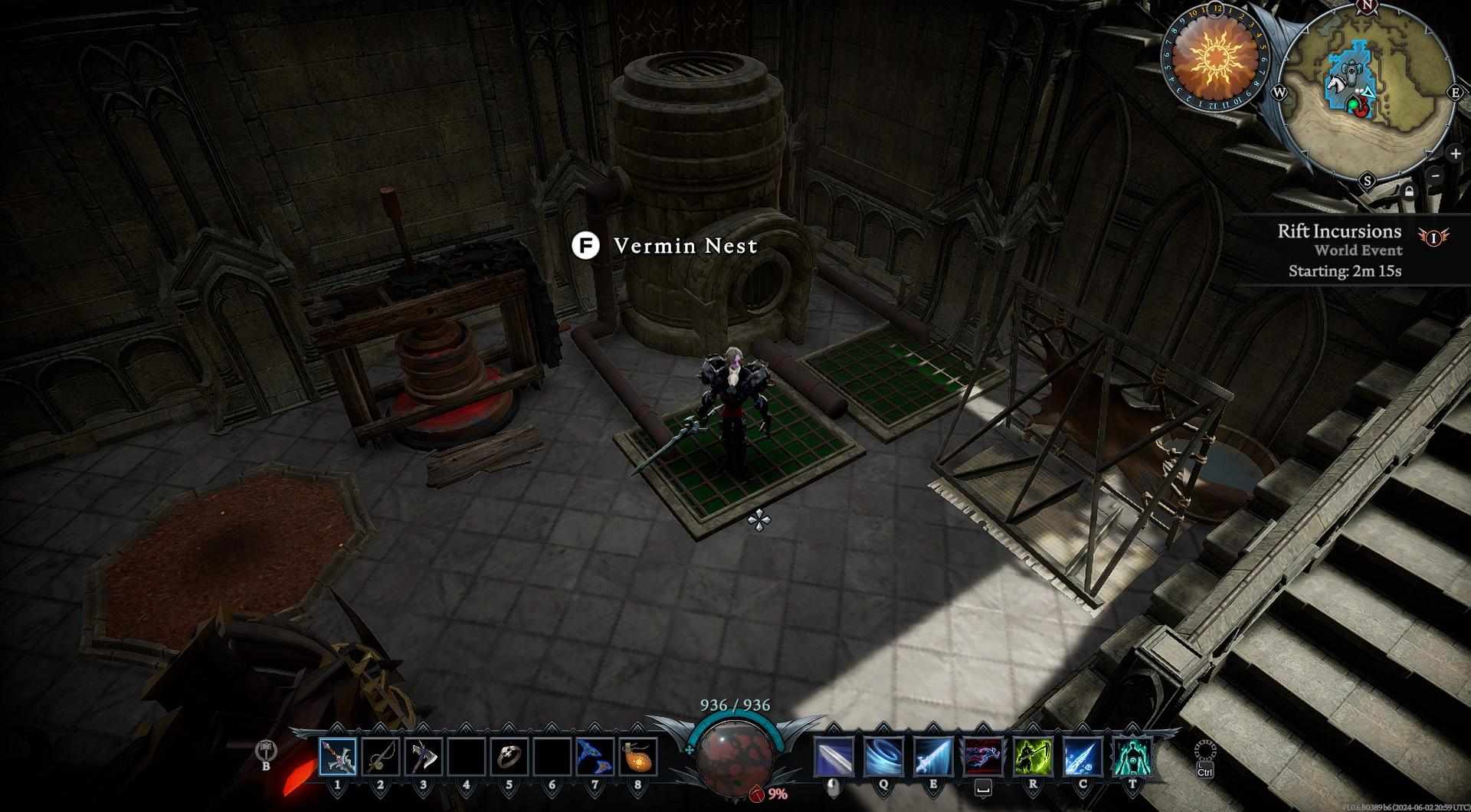This screenshot has height=812, width=1471.
Task: Toggle the minimap rotation lock
Action: 1410,192
